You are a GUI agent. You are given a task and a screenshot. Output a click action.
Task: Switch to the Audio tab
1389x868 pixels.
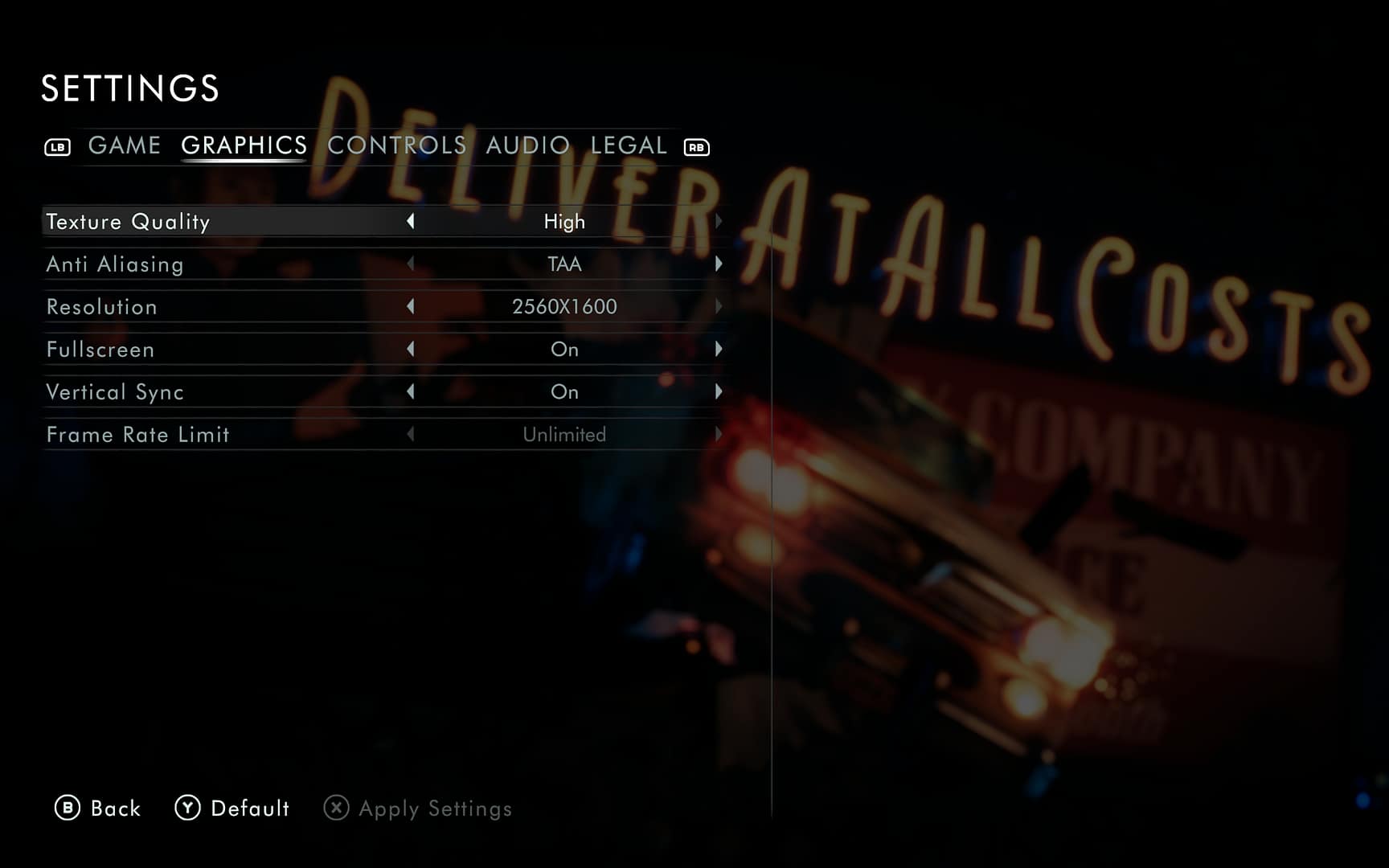[527, 145]
